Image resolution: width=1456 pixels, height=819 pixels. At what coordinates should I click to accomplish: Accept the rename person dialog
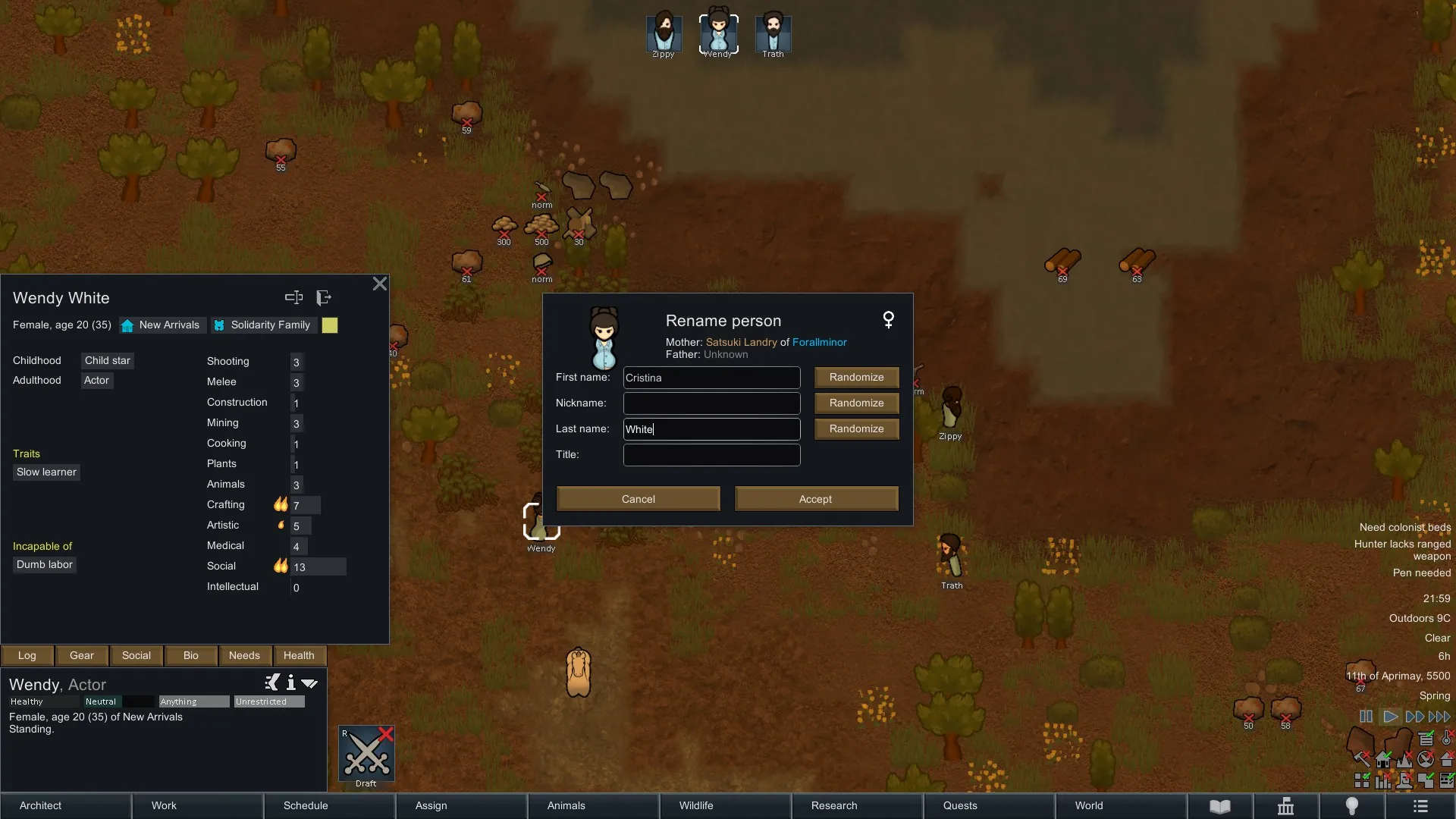(x=816, y=499)
